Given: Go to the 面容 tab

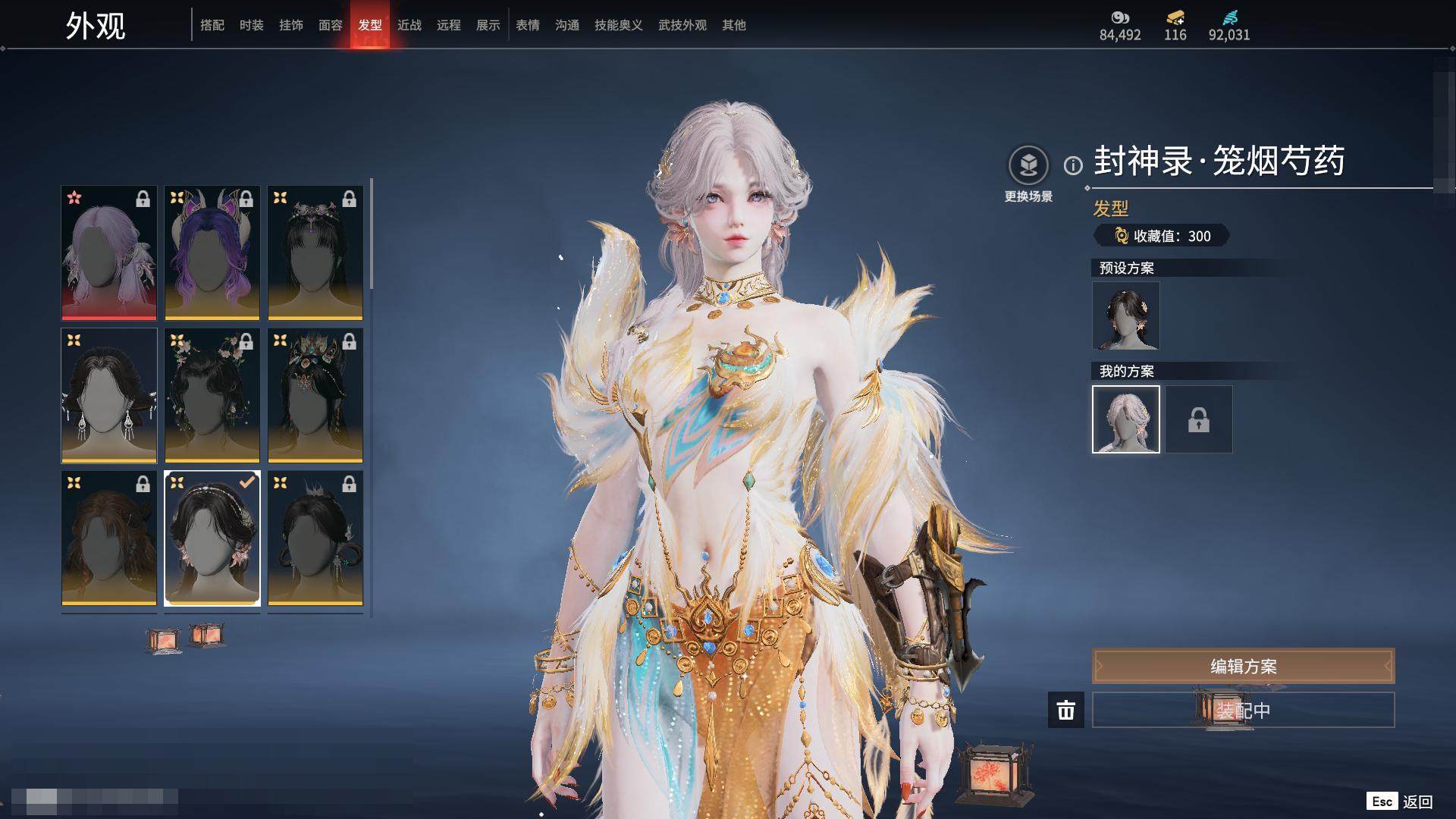Looking at the screenshot, I should tap(331, 25).
